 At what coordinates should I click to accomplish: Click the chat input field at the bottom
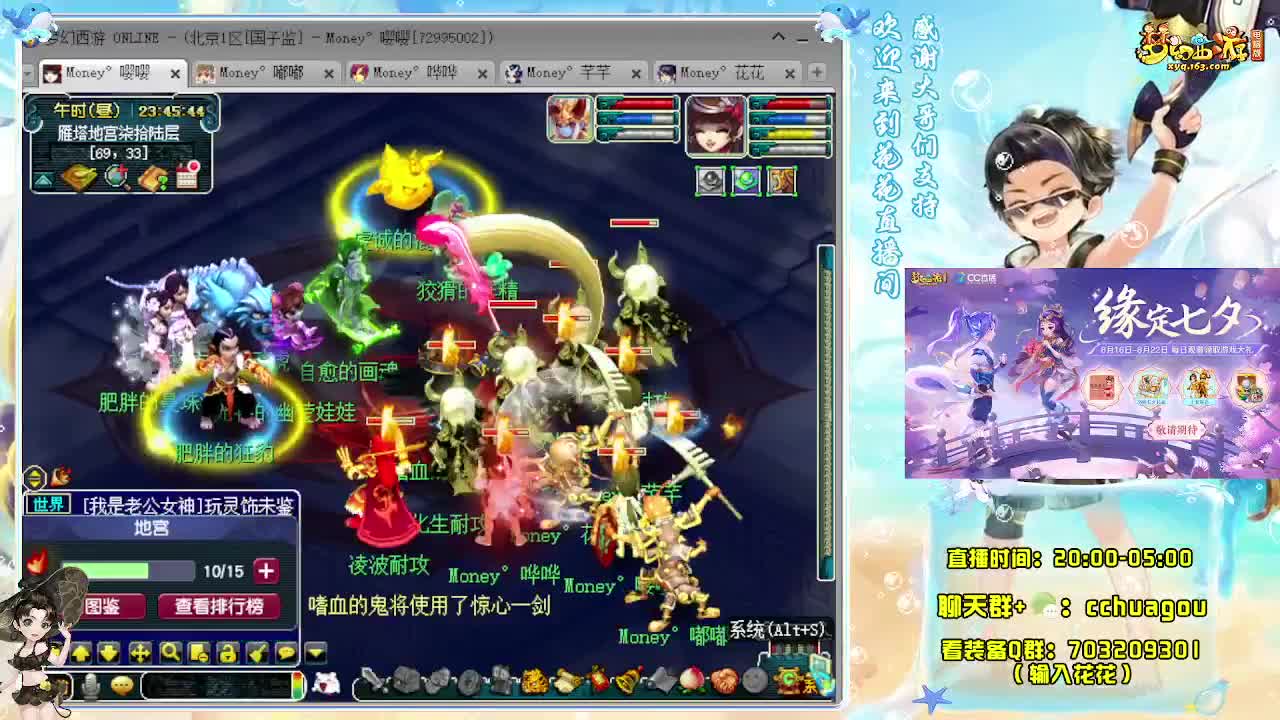(215, 686)
